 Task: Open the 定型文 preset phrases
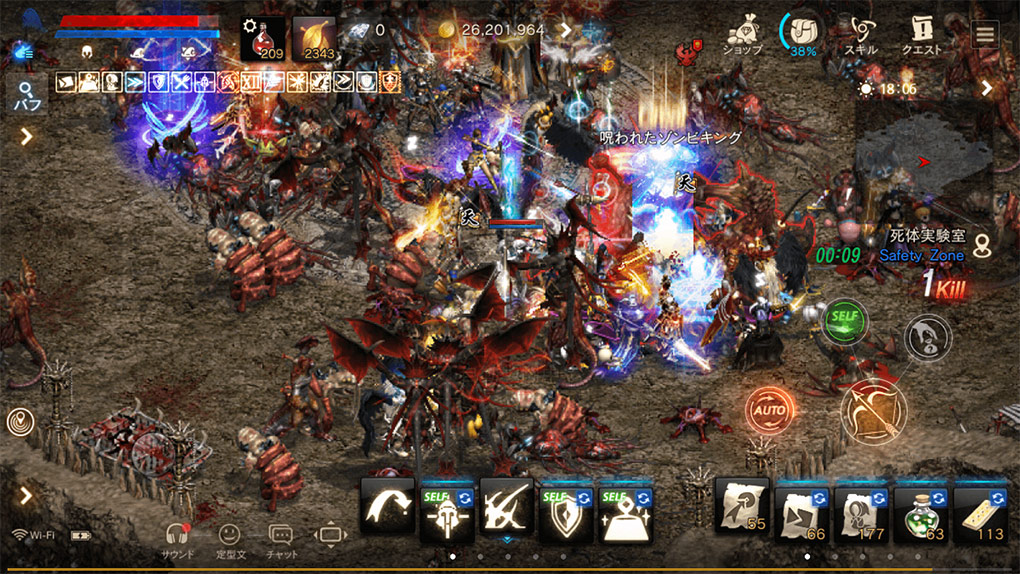click(229, 540)
